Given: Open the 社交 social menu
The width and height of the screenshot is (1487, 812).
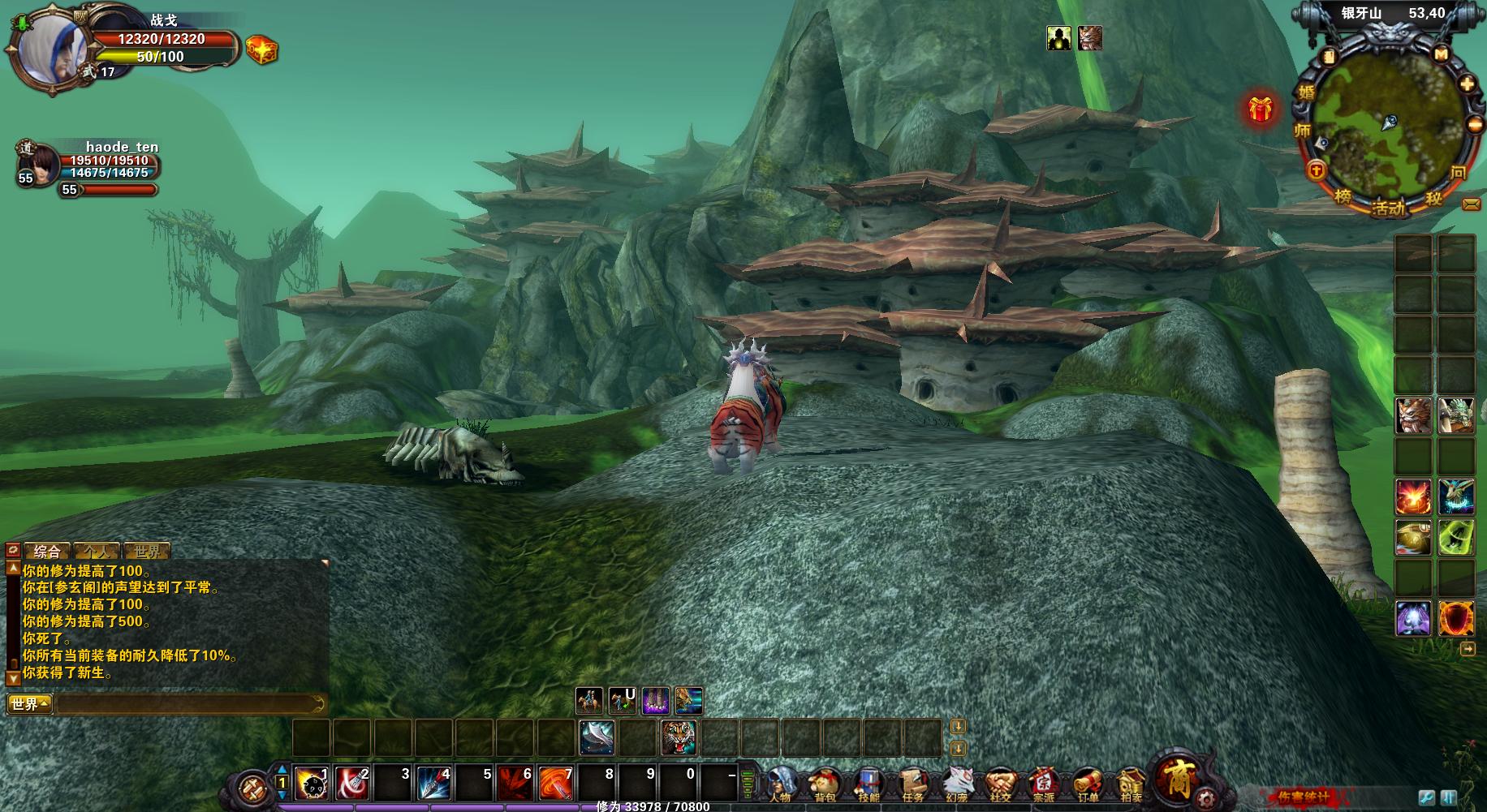Looking at the screenshot, I should pos(1000,784).
